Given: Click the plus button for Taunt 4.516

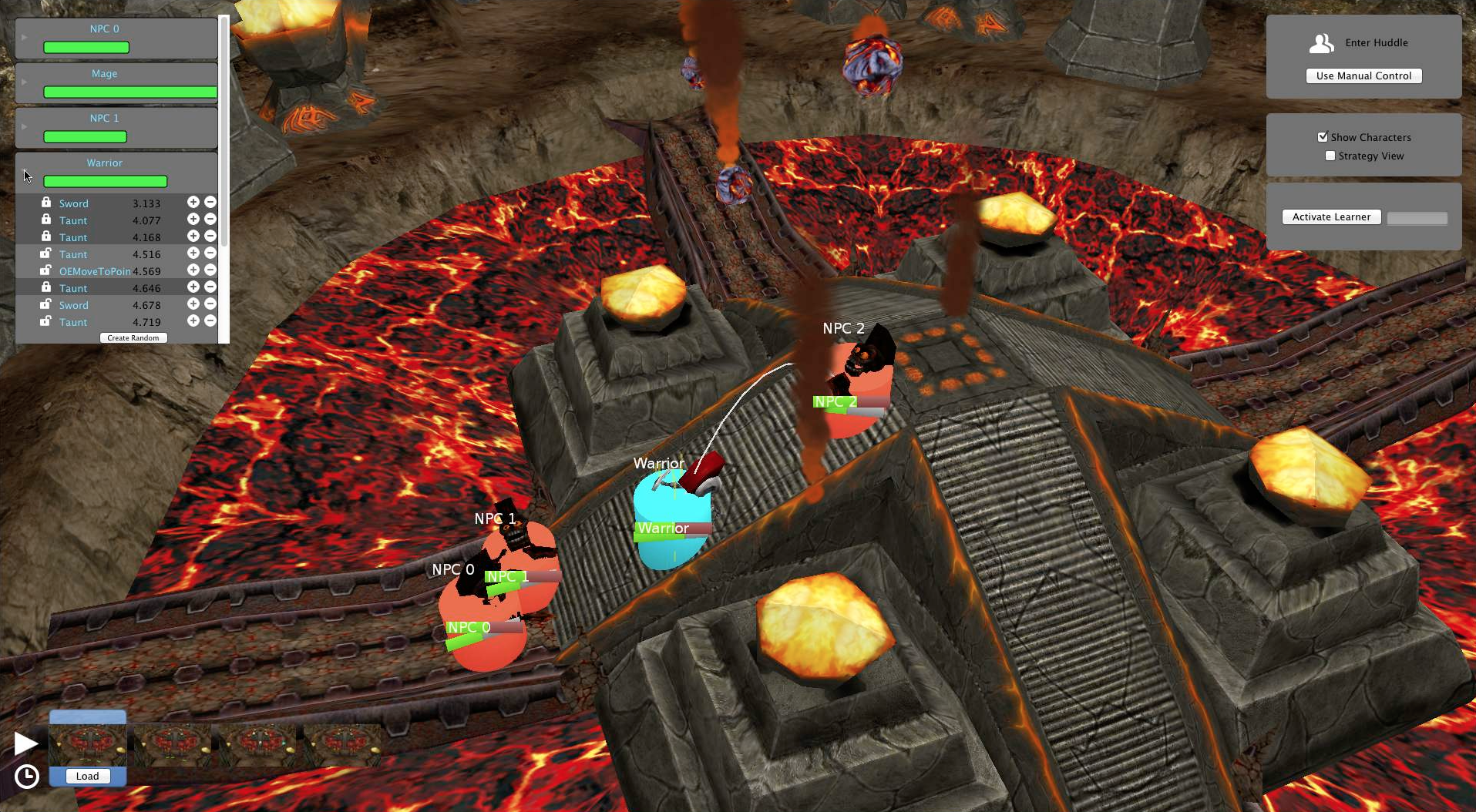Looking at the screenshot, I should point(193,253).
